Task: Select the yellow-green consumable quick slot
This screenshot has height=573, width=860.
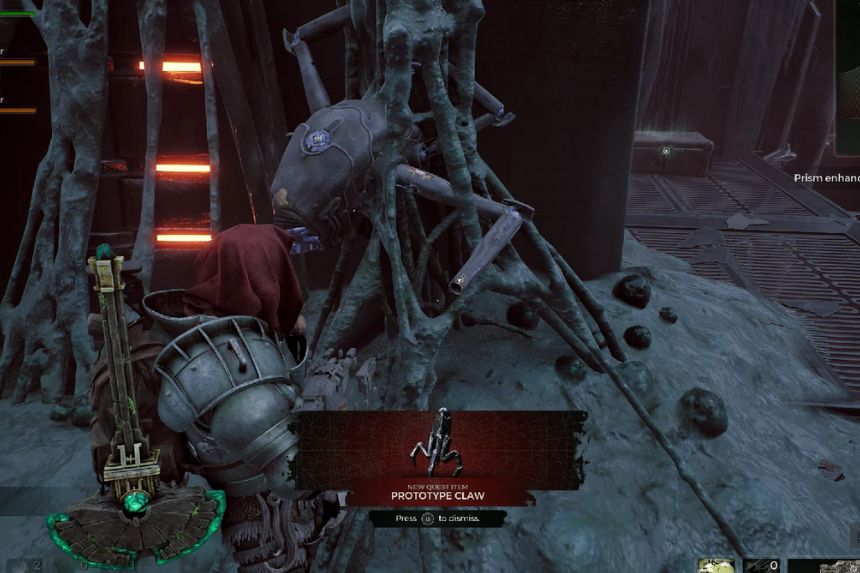Action: (715, 565)
